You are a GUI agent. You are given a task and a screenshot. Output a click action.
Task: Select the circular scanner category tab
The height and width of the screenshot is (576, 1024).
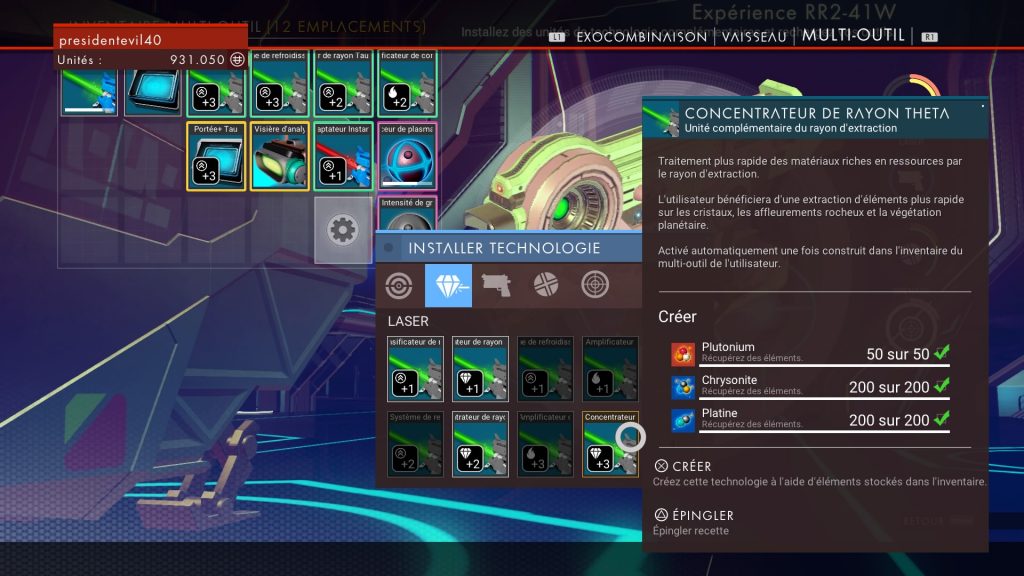tap(399, 285)
